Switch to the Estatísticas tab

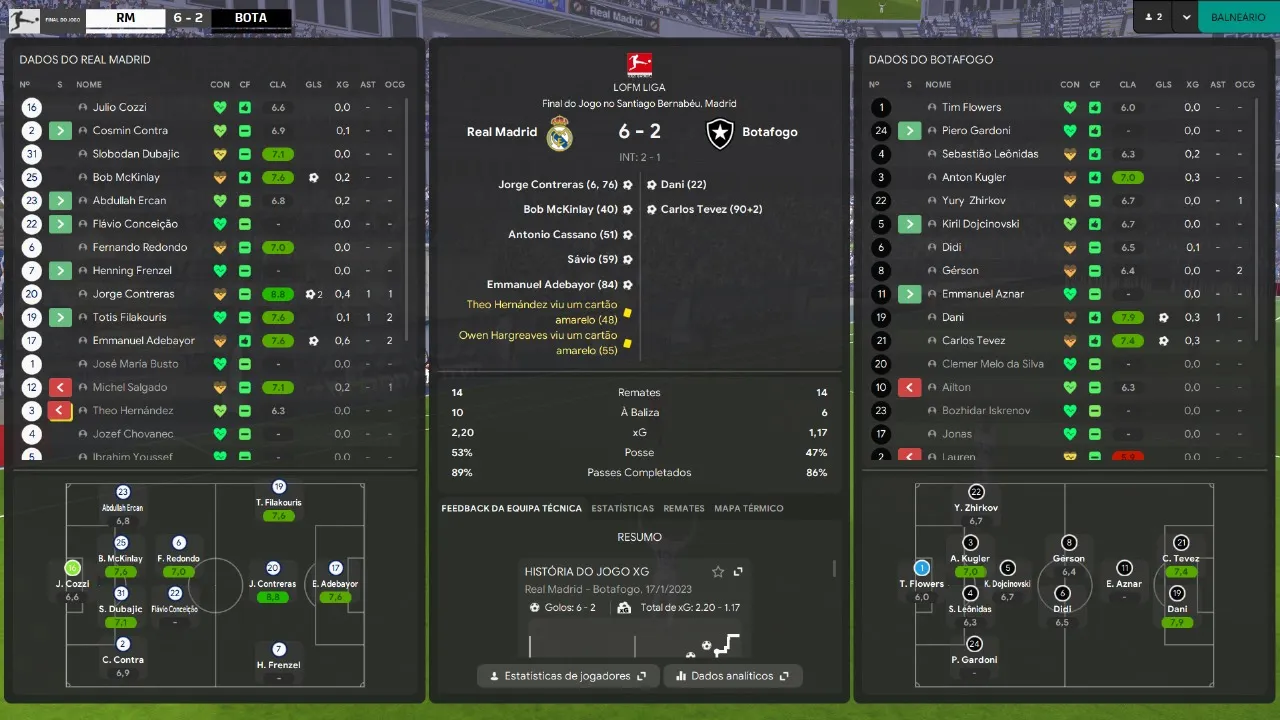pos(622,508)
